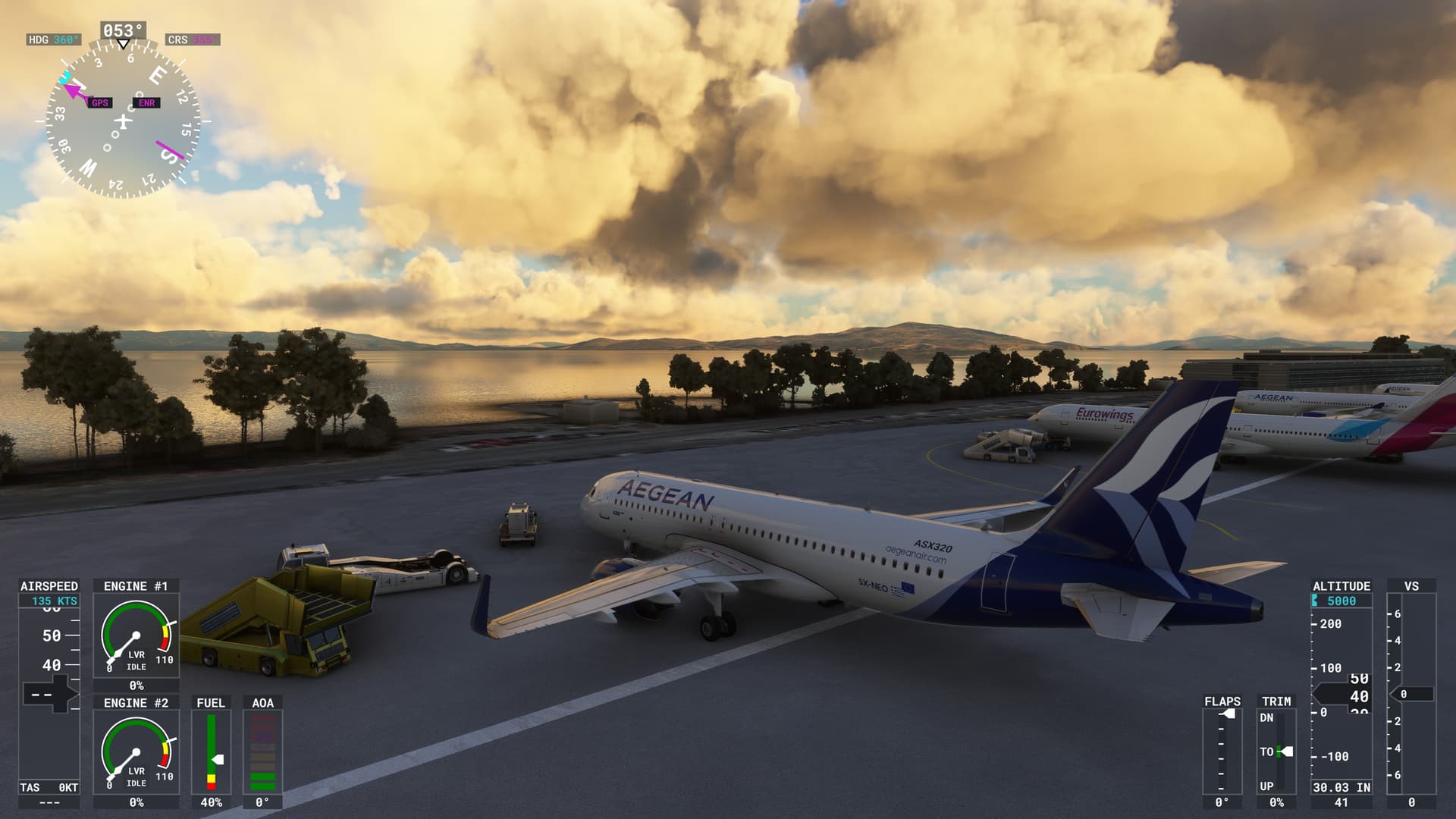Image resolution: width=1456 pixels, height=819 pixels.
Task: Click the FLAPS position gauge
Action: click(x=1222, y=751)
